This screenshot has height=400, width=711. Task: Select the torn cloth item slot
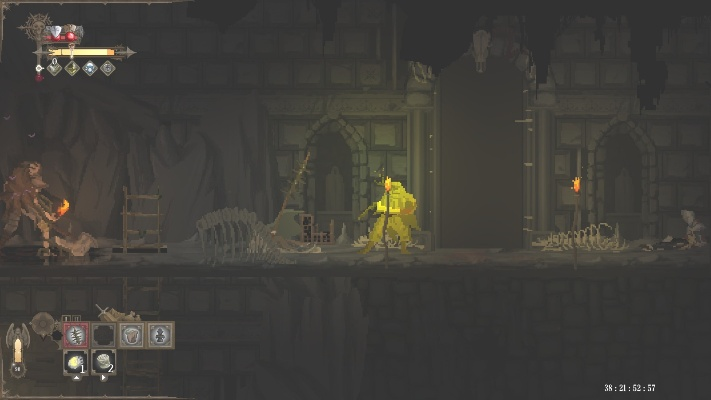click(x=132, y=335)
